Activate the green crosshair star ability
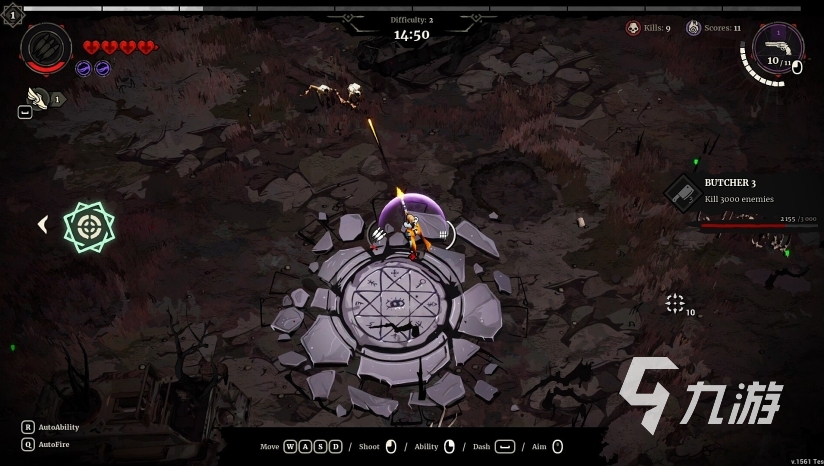The height and width of the screenshot is (466, 824). pos(89,226)
